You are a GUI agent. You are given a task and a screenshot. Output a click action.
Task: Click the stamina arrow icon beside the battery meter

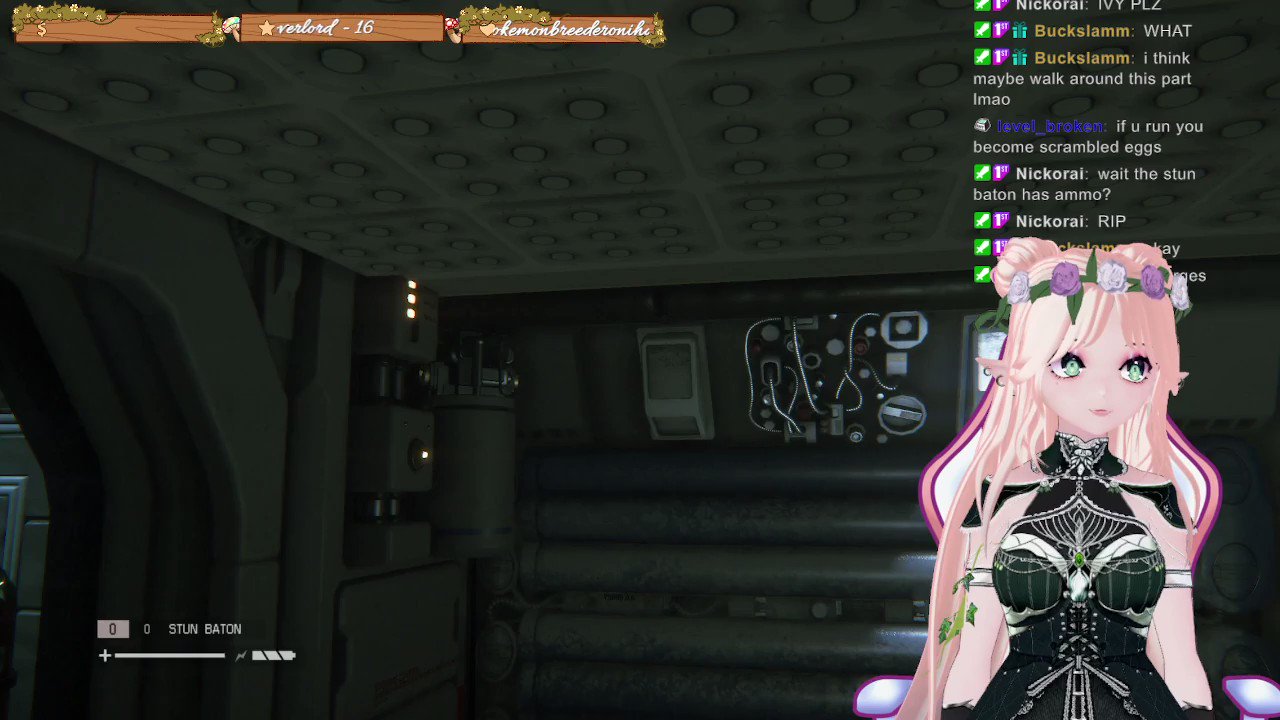pyautogui.click(x=241, y=655)
